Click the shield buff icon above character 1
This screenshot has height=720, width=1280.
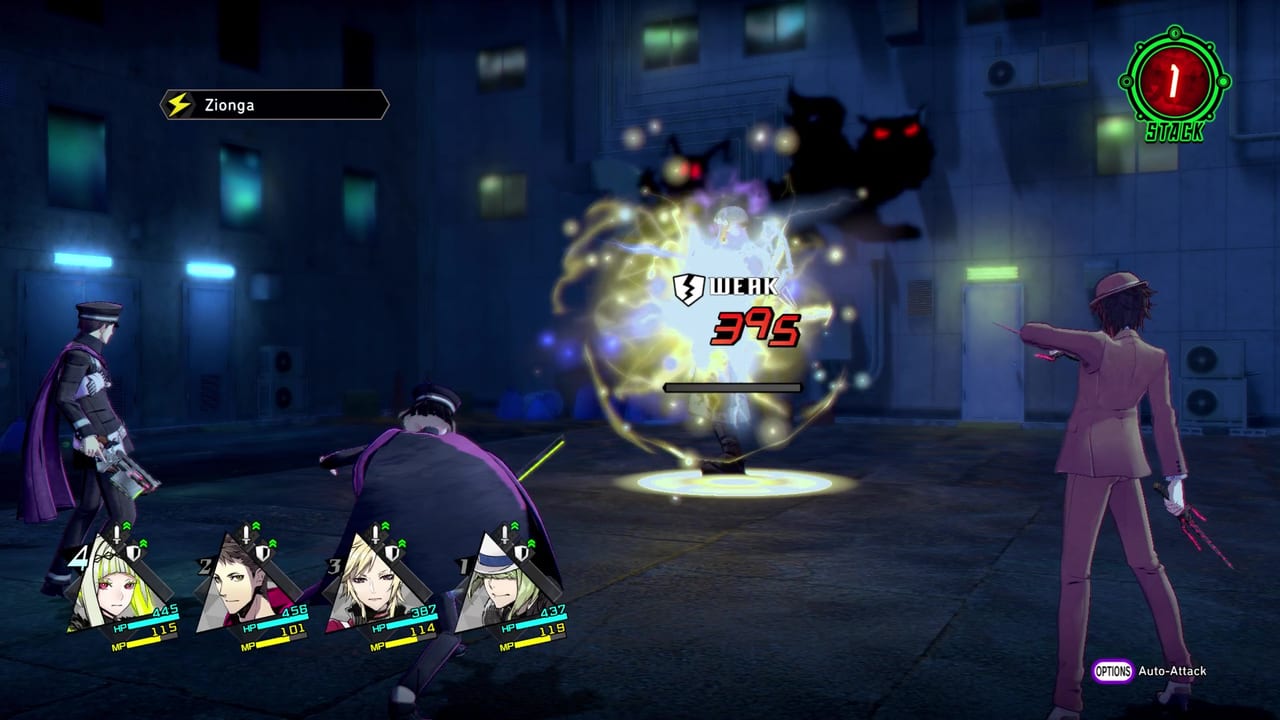tap(522, 553)
